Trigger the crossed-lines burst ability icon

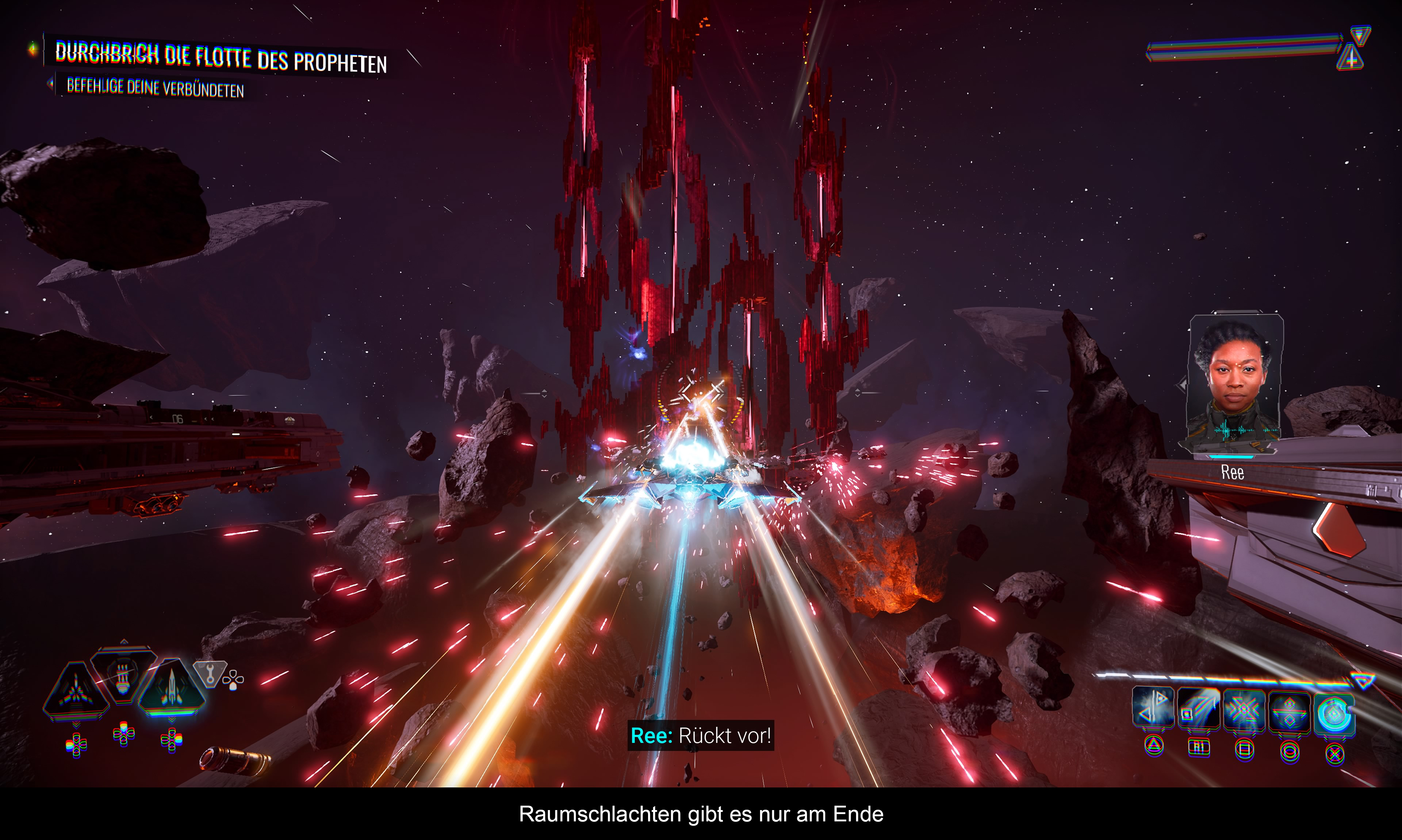pyautogui.click(x=1244, y=710)
